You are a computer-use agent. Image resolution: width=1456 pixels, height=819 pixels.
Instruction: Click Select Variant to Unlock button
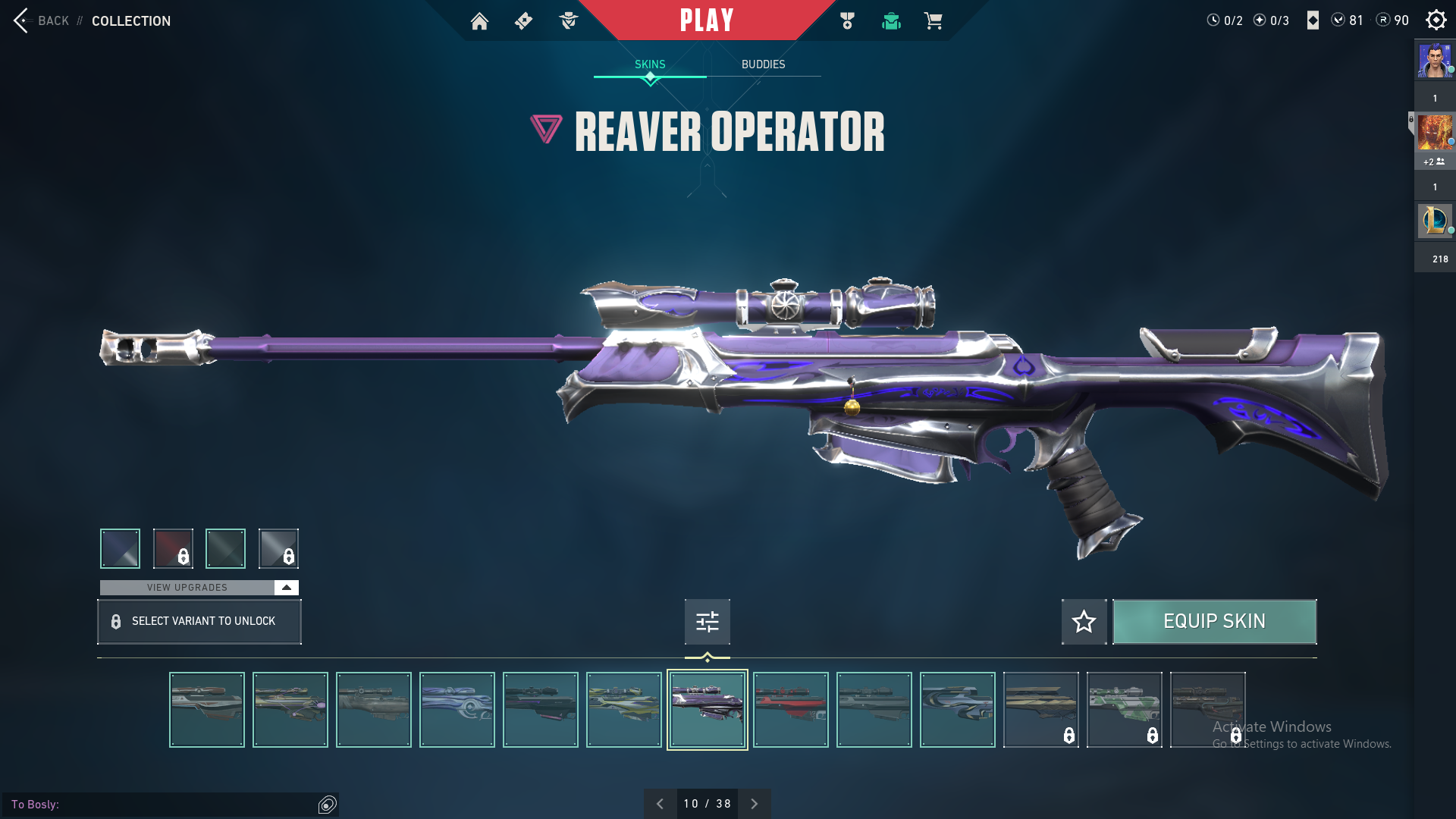tap(199, 622)
